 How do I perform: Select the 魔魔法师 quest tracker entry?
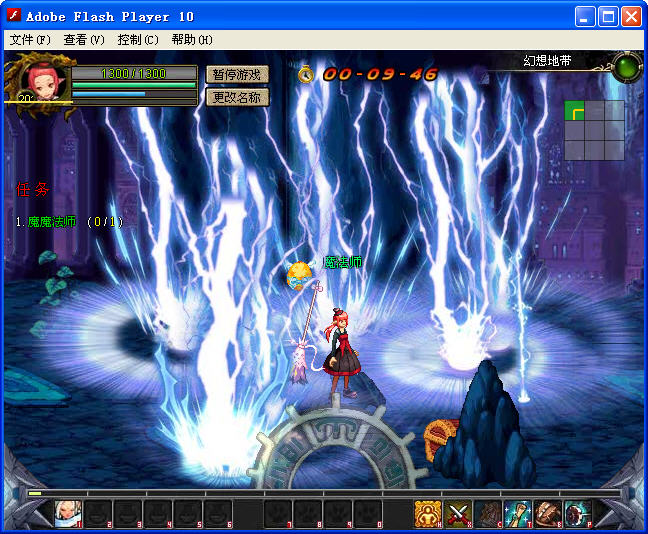[68, 222]
